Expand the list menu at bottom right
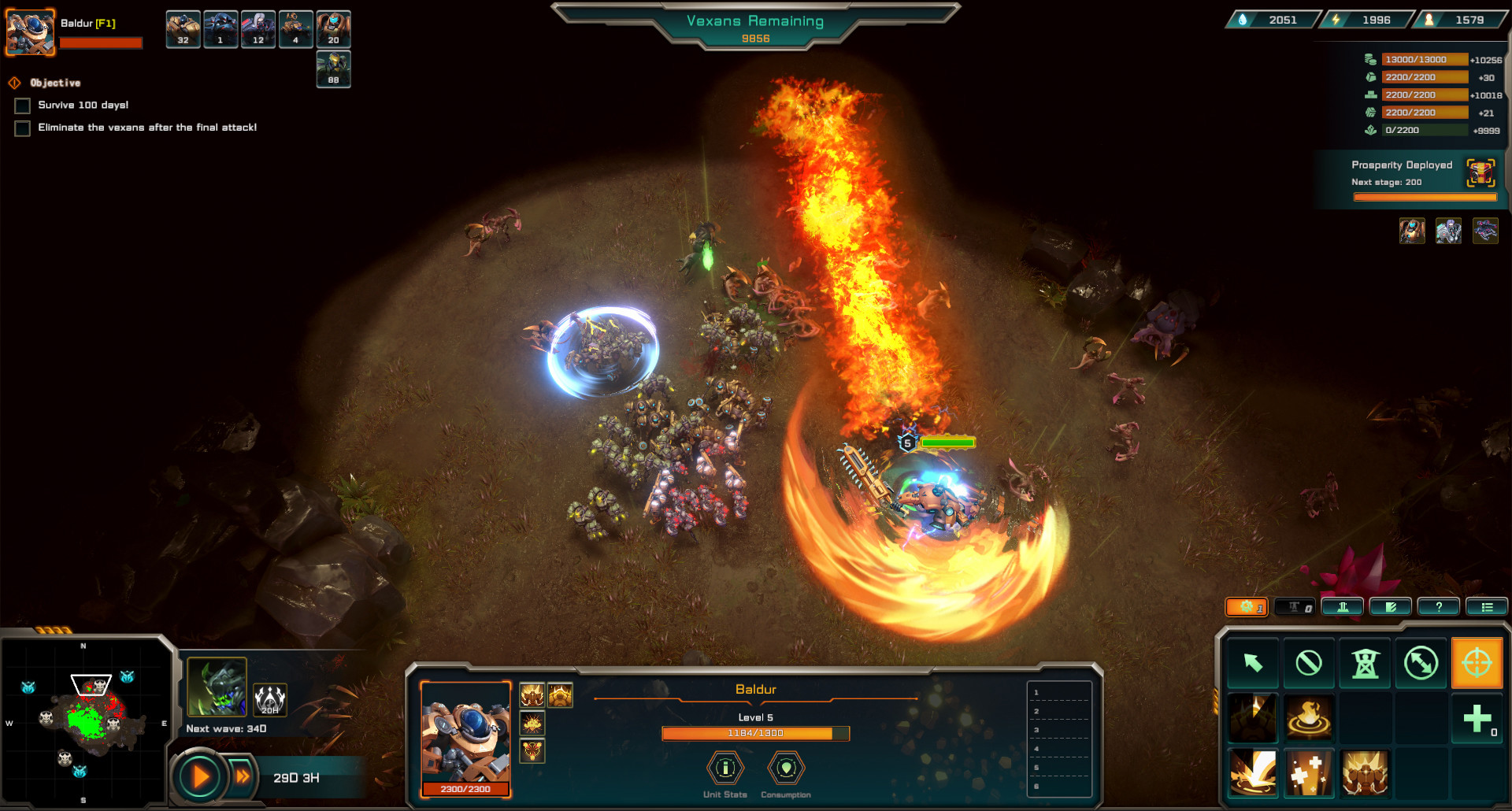The image size is (1512, 811). (1487, 606)
